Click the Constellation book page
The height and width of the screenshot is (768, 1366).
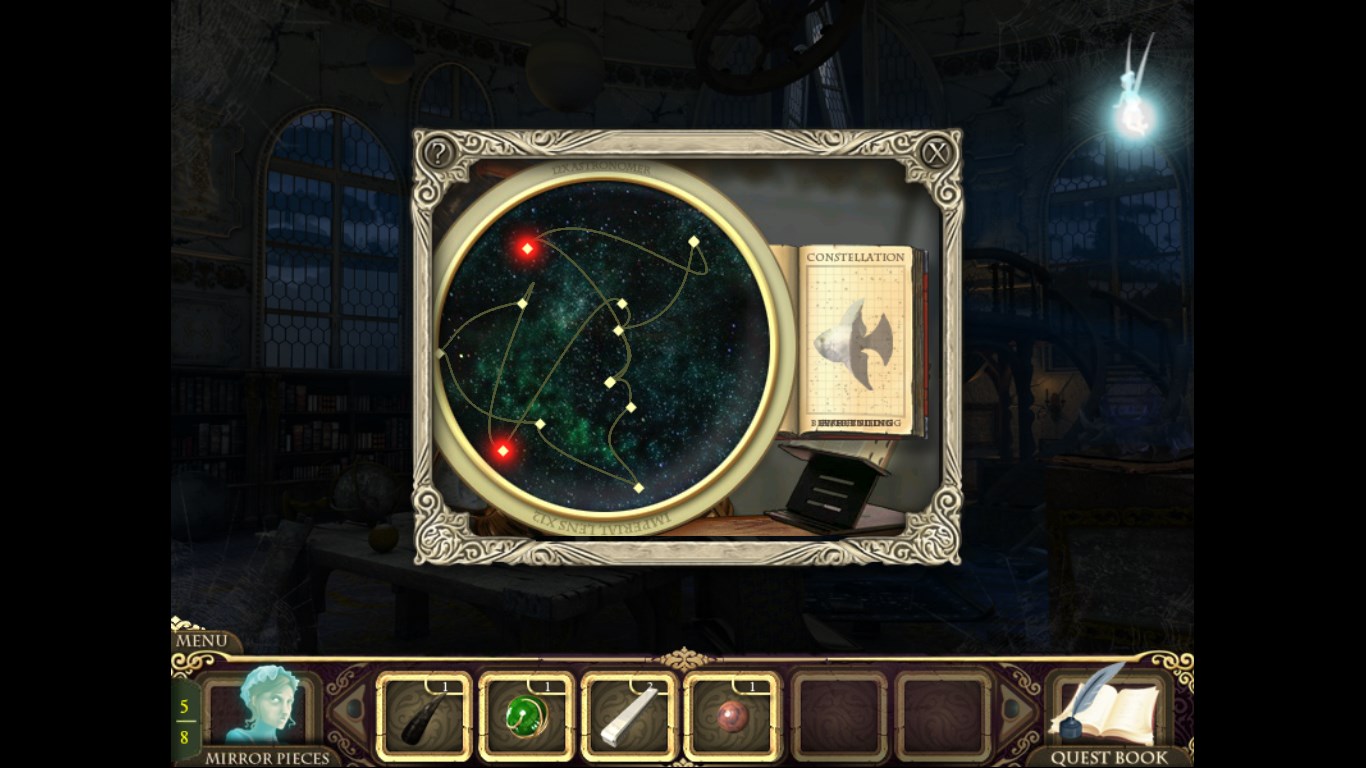(855, 340)
